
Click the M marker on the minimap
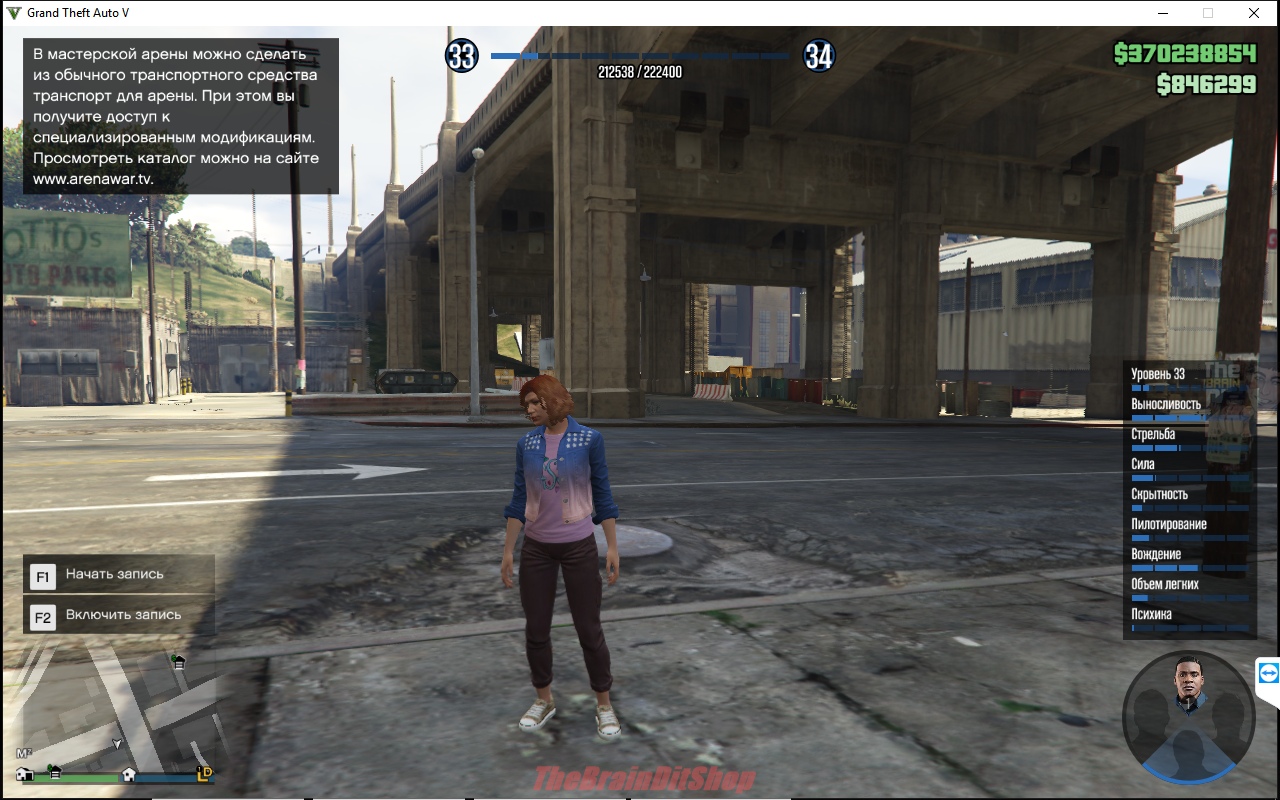point(24,752)
